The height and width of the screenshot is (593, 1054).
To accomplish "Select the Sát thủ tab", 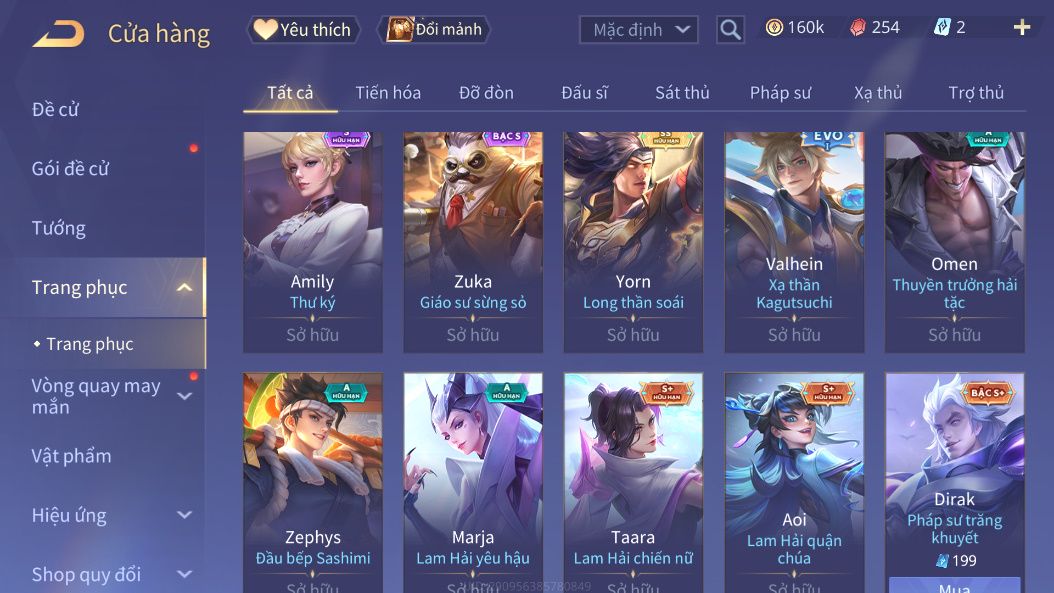I will coord(682,93).
